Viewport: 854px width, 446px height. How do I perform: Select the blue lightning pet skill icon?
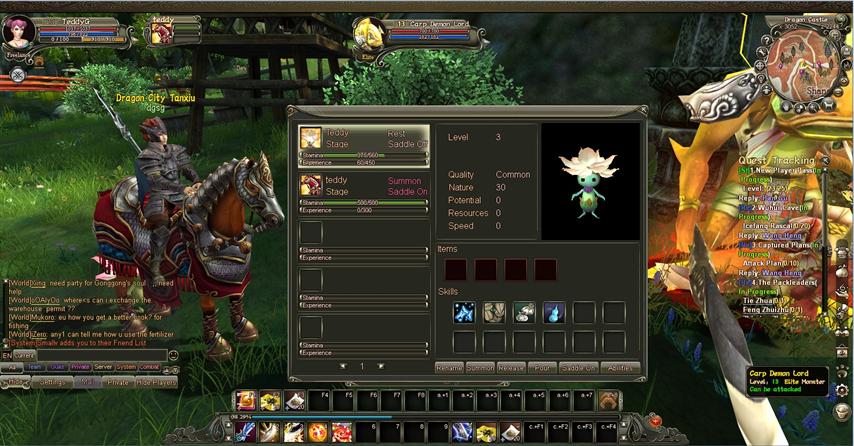tap(464, 313)
